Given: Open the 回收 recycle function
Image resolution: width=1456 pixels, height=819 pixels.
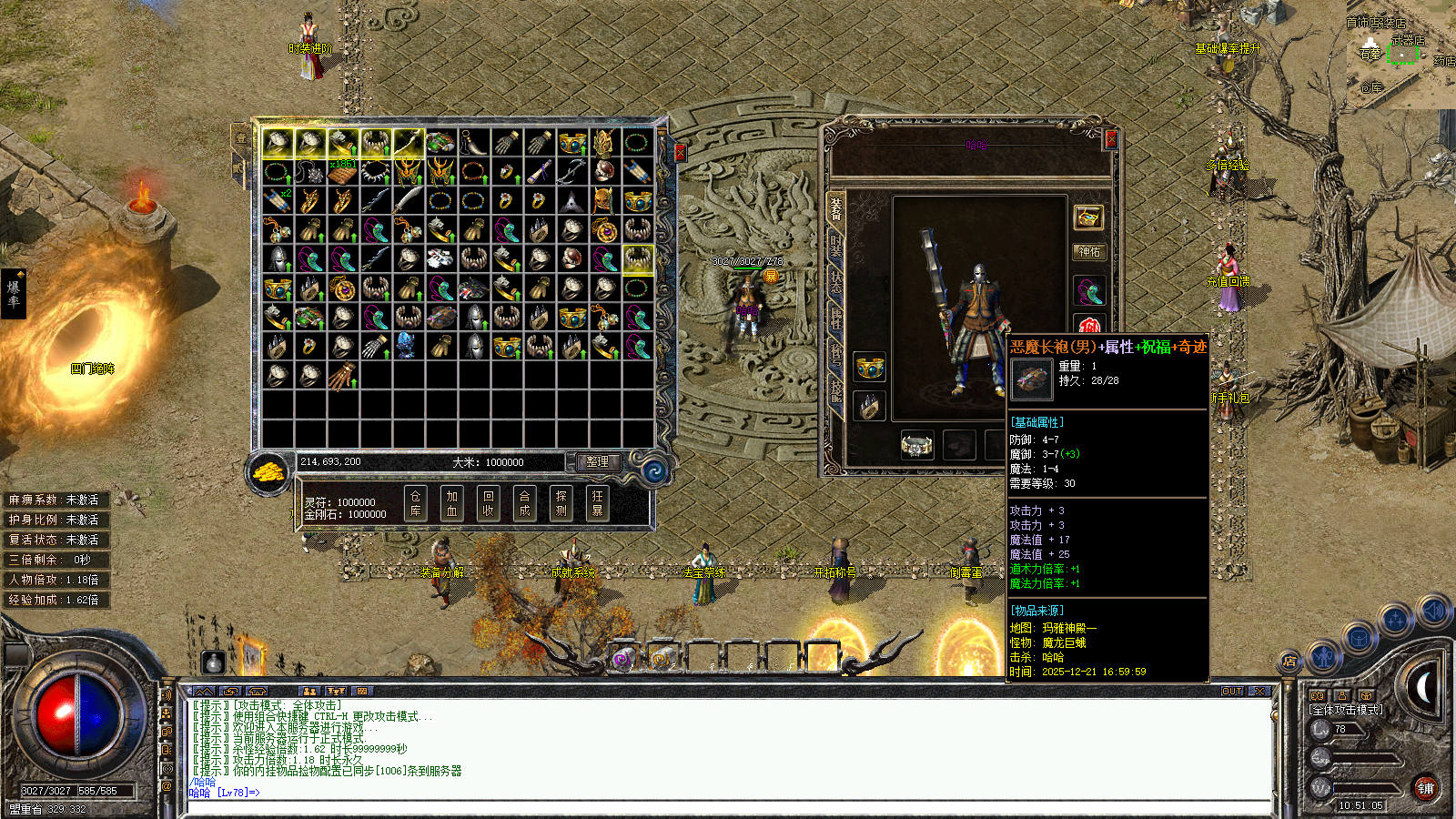Looking at the screenshot, I should coord(488,503).
